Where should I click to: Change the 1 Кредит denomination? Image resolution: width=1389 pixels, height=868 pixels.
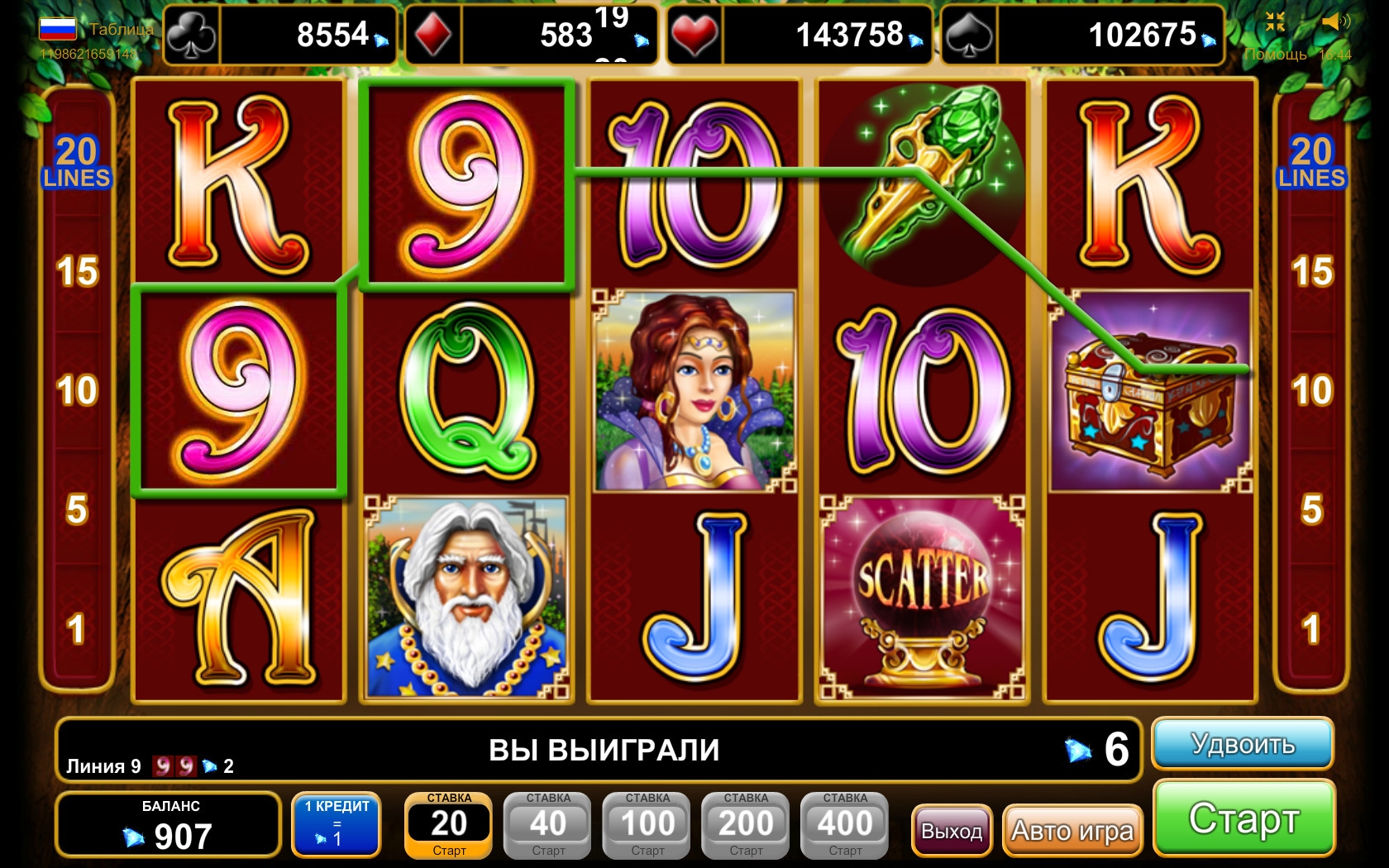coord(337,823)
